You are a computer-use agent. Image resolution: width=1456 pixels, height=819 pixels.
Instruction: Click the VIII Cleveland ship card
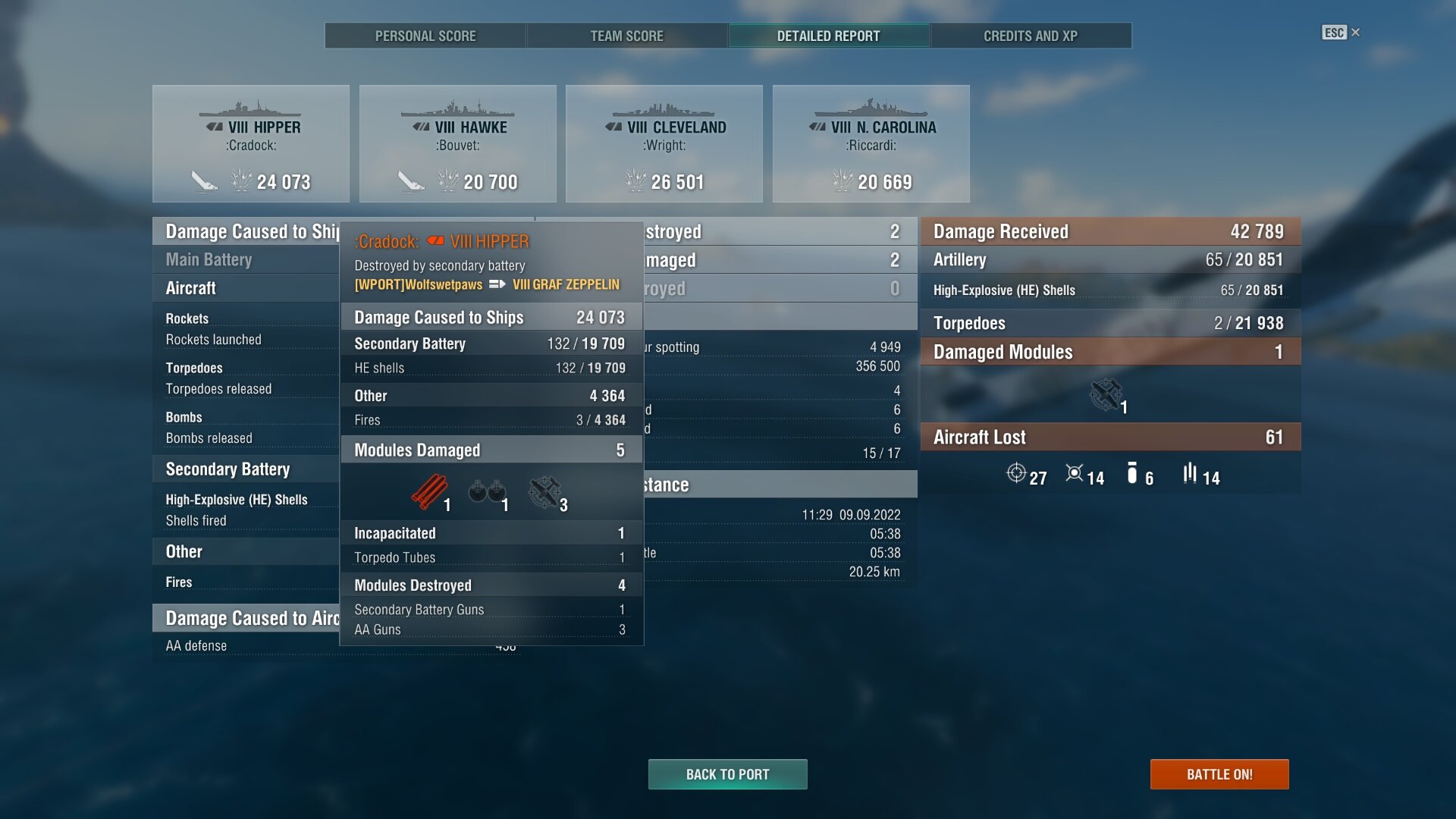pos(664,143)
